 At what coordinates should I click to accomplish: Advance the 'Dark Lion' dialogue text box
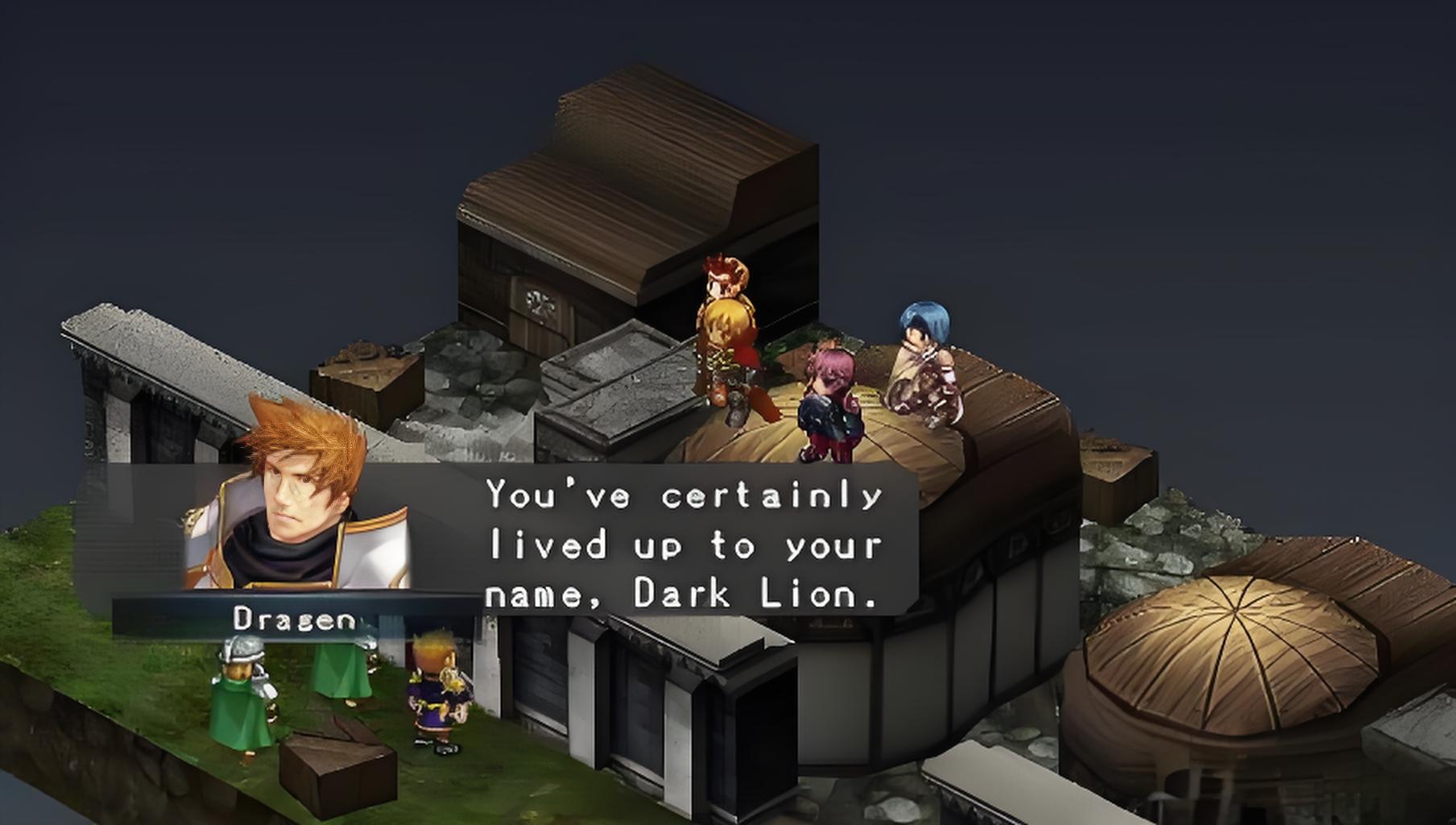point(683,545)
